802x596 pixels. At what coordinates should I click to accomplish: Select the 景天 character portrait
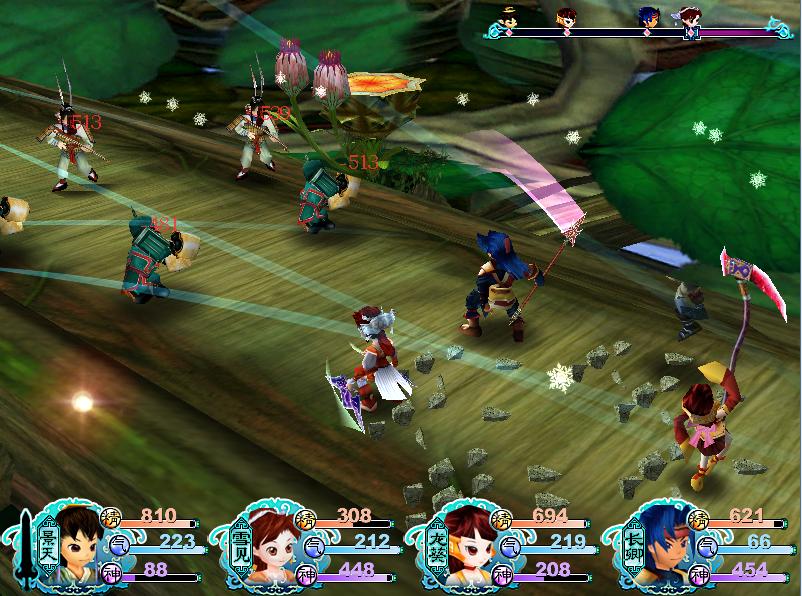(76, 545)
